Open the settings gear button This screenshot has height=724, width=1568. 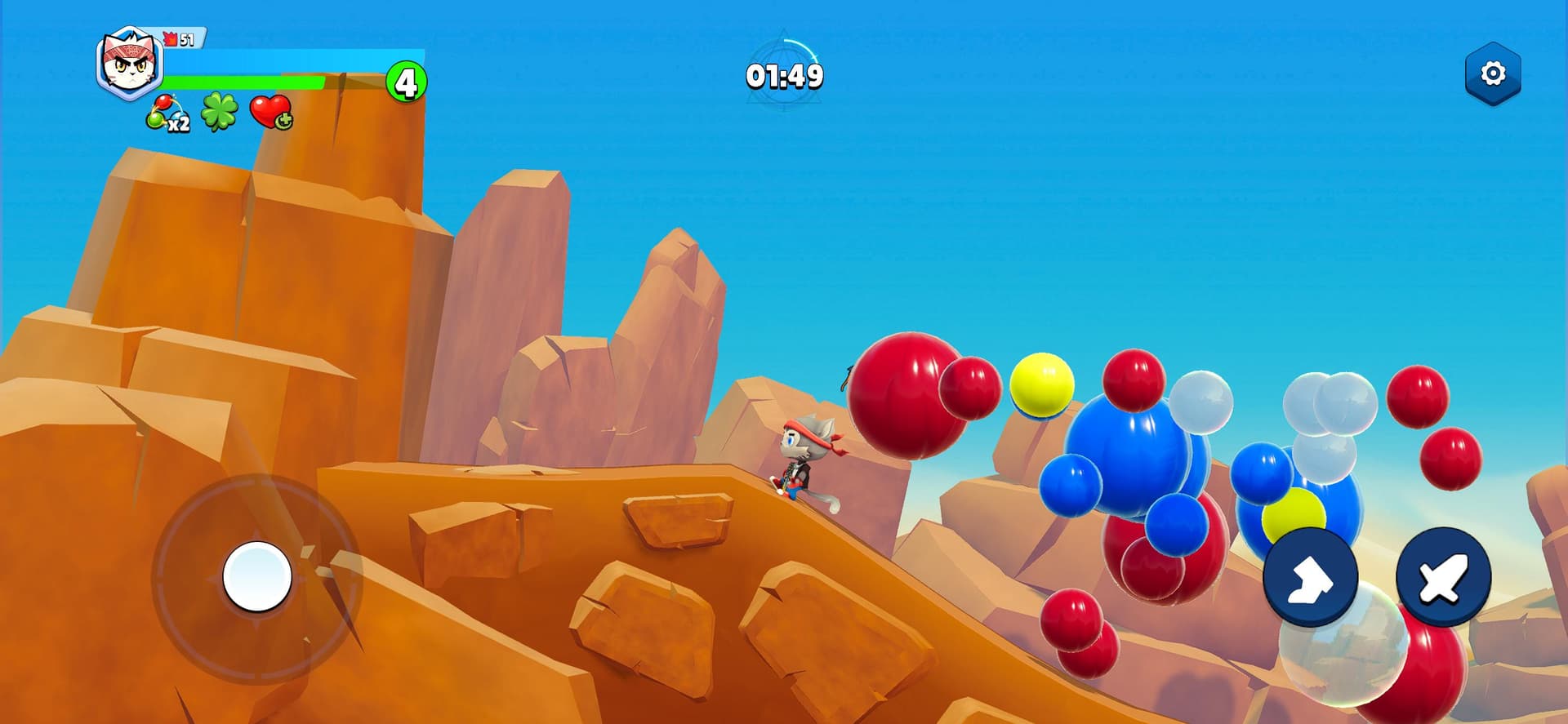click(x=1492, y=73)
